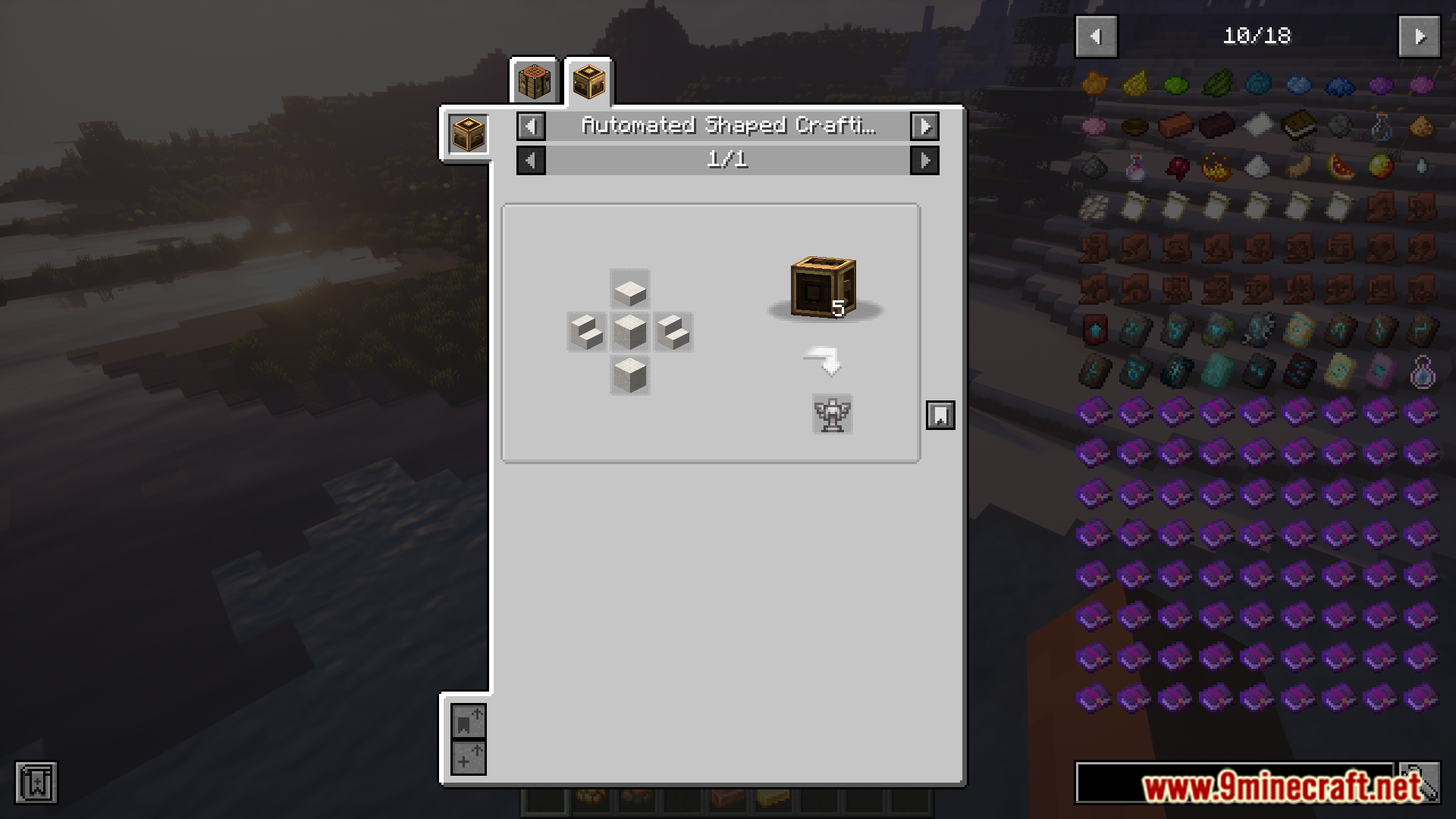Go to the next recipe category
The width and height of the screenshot is (1456, 819).
[924, 126]
